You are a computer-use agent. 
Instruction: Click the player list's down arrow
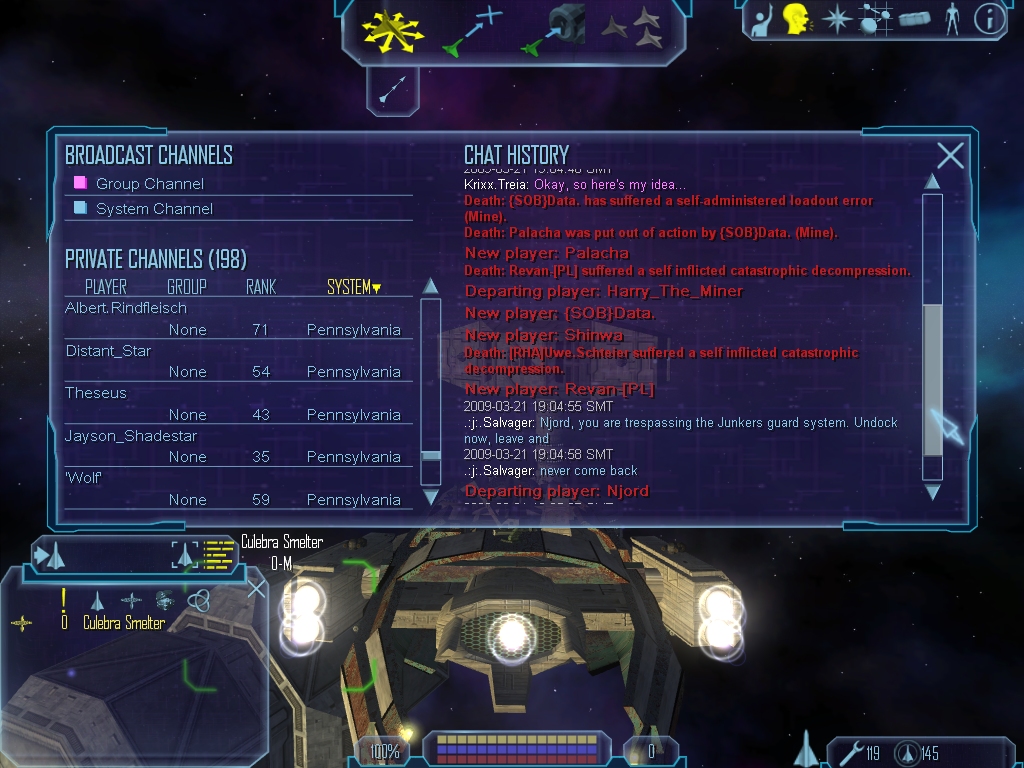[431, 496]
